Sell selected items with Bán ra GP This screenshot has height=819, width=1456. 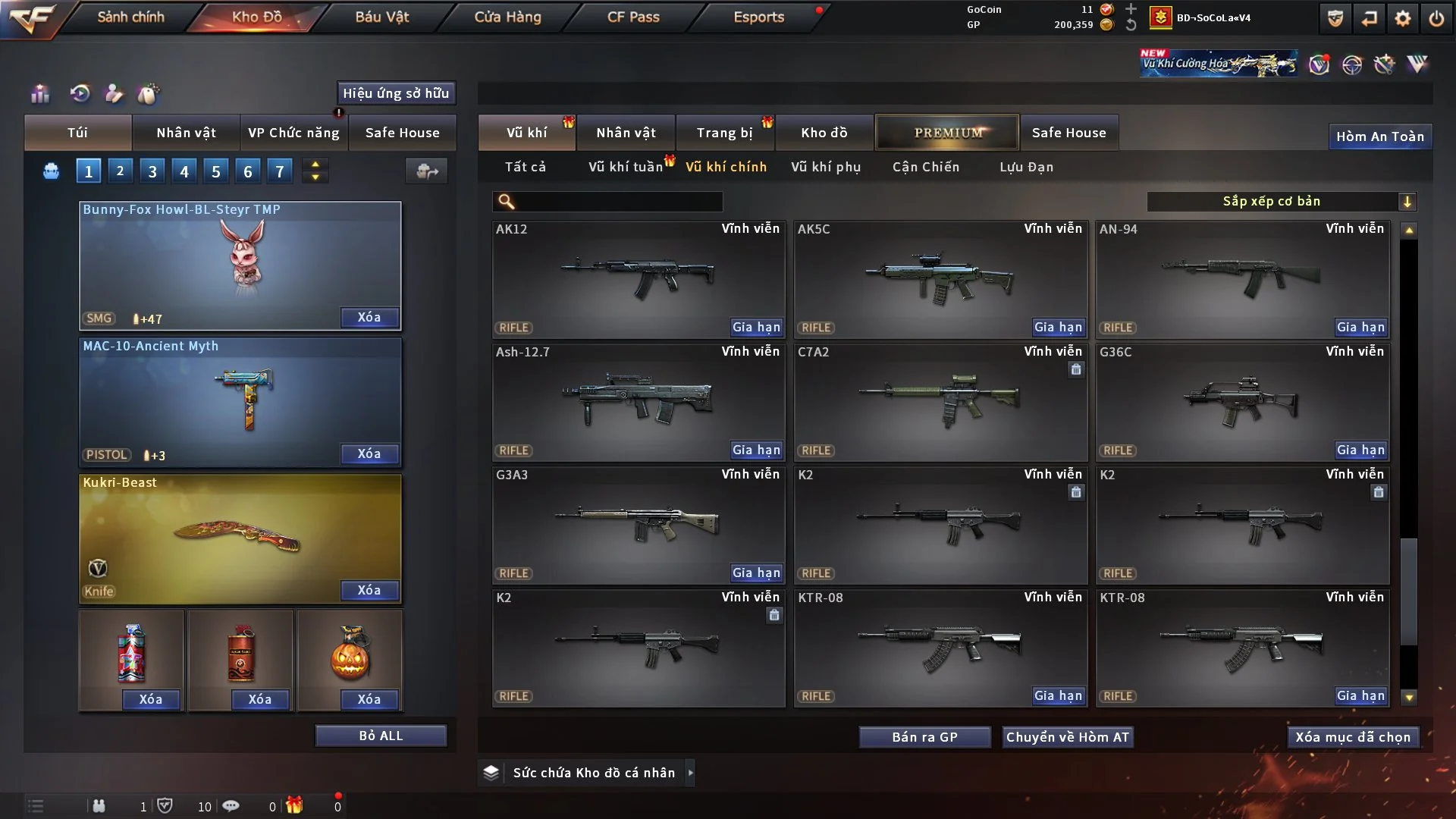coord(924,737)
